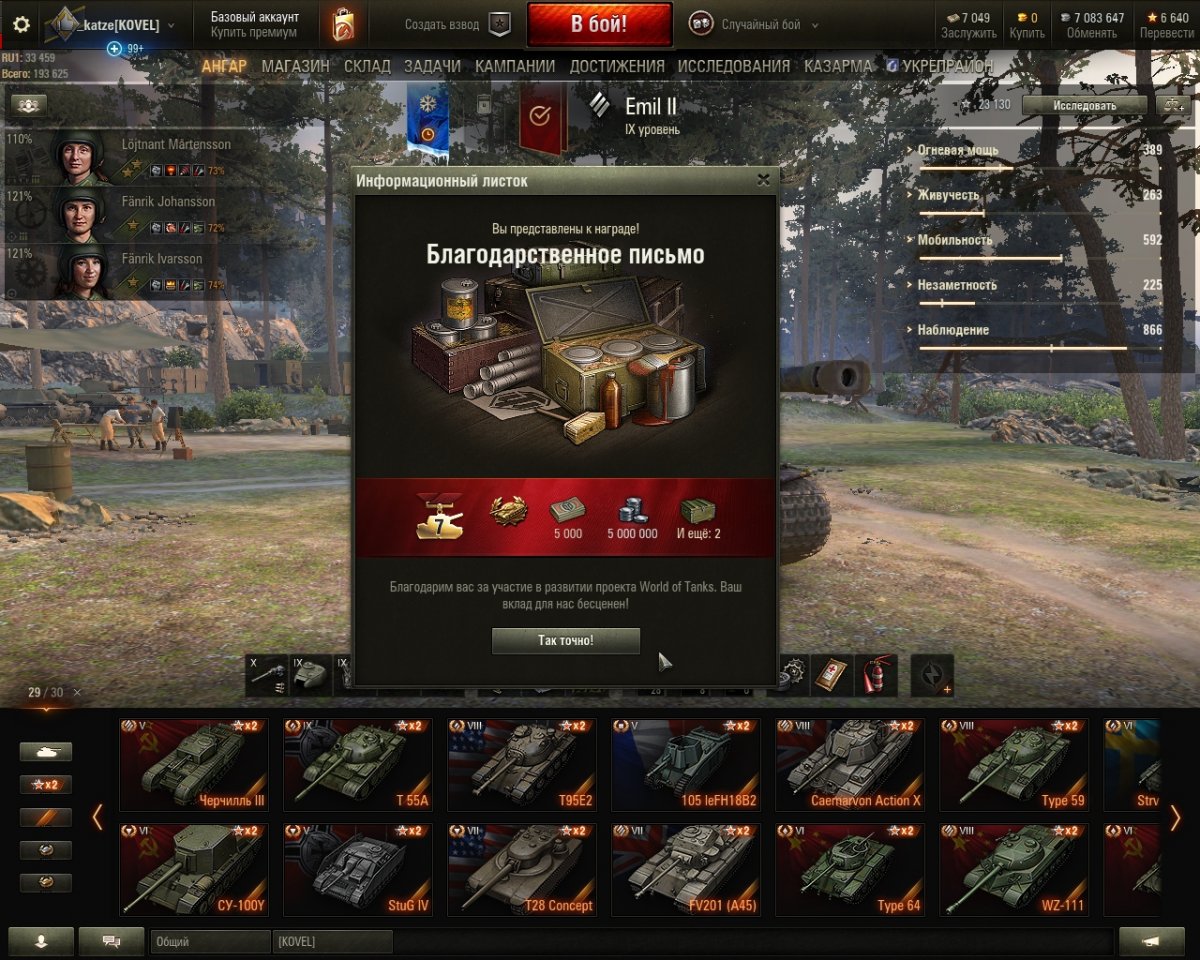Choose the Type 59 tank
The width and height of the screenshot is (1200, 960).
pos(1013,764)
